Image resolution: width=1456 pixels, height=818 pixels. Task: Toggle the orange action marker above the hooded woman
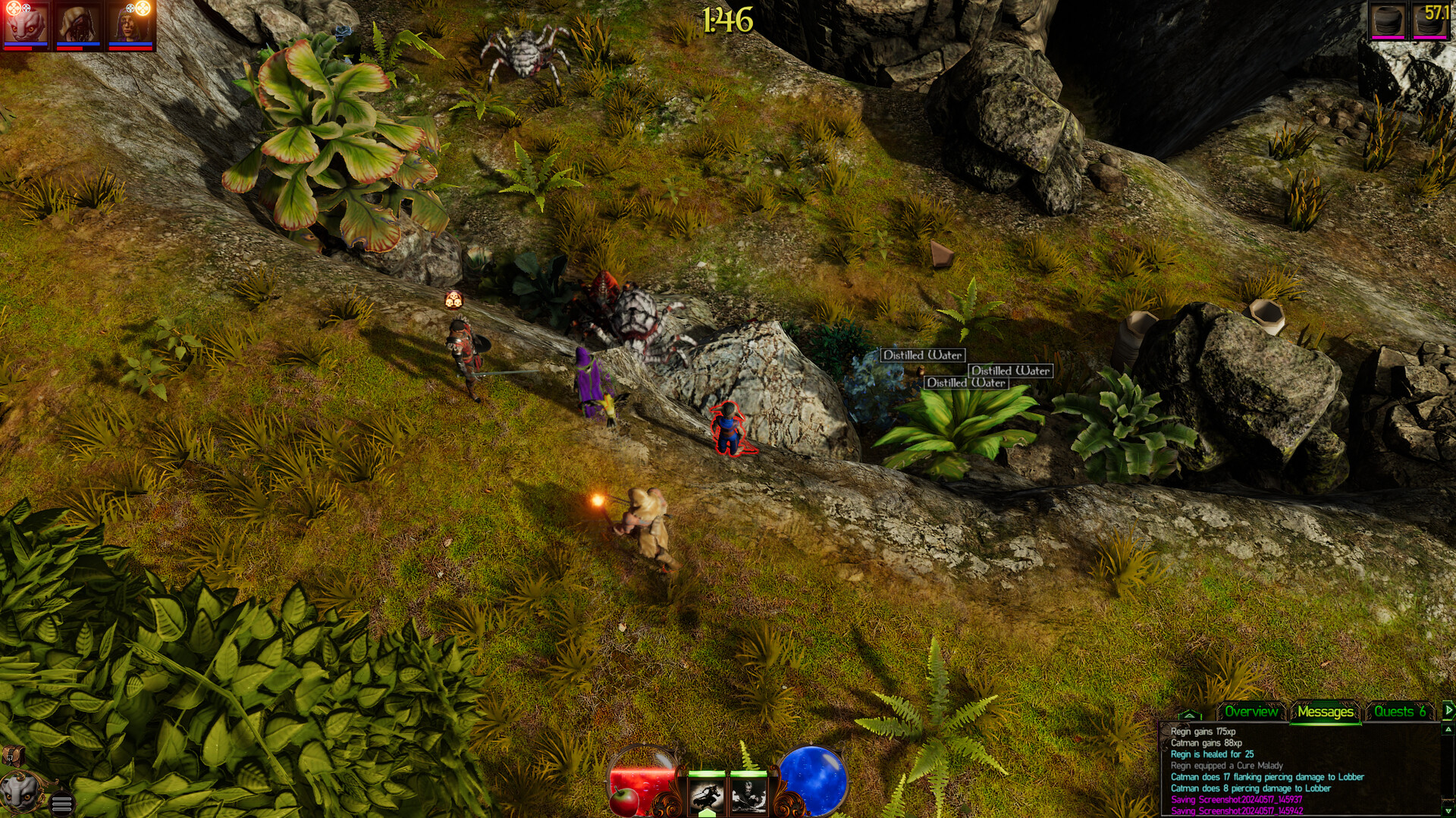click(141, 9)
